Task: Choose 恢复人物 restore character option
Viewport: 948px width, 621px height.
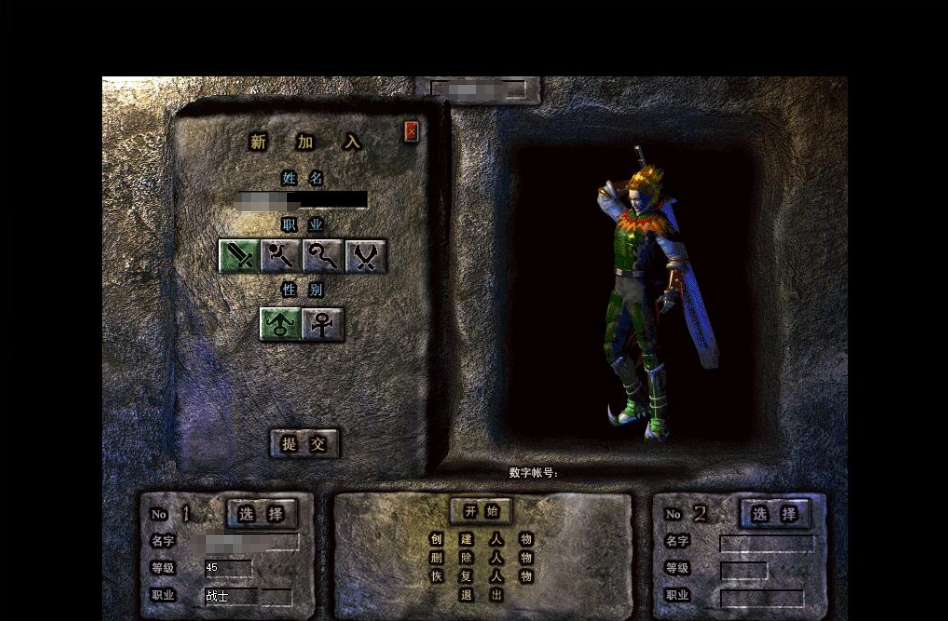Action: pos(481,577)
